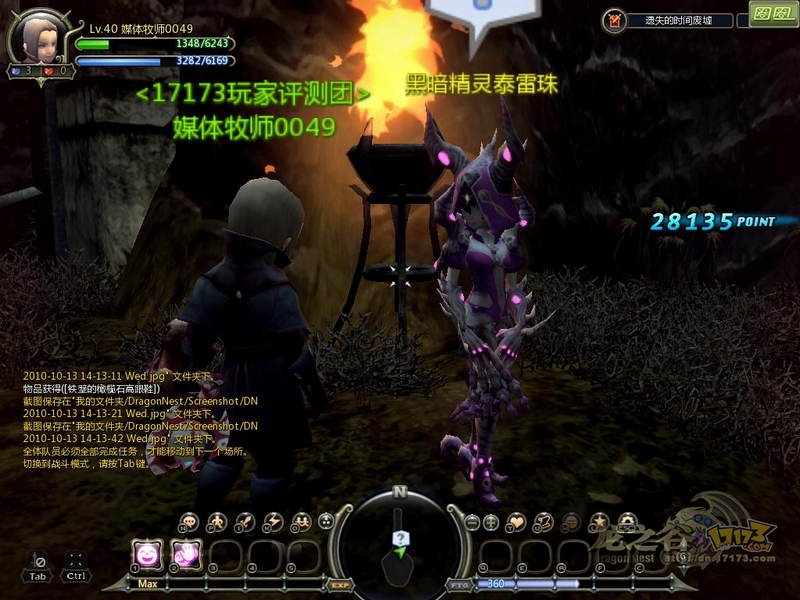800x600 pixels.
Task: Click the minus button right of the minimap
Action: point(472,521)
